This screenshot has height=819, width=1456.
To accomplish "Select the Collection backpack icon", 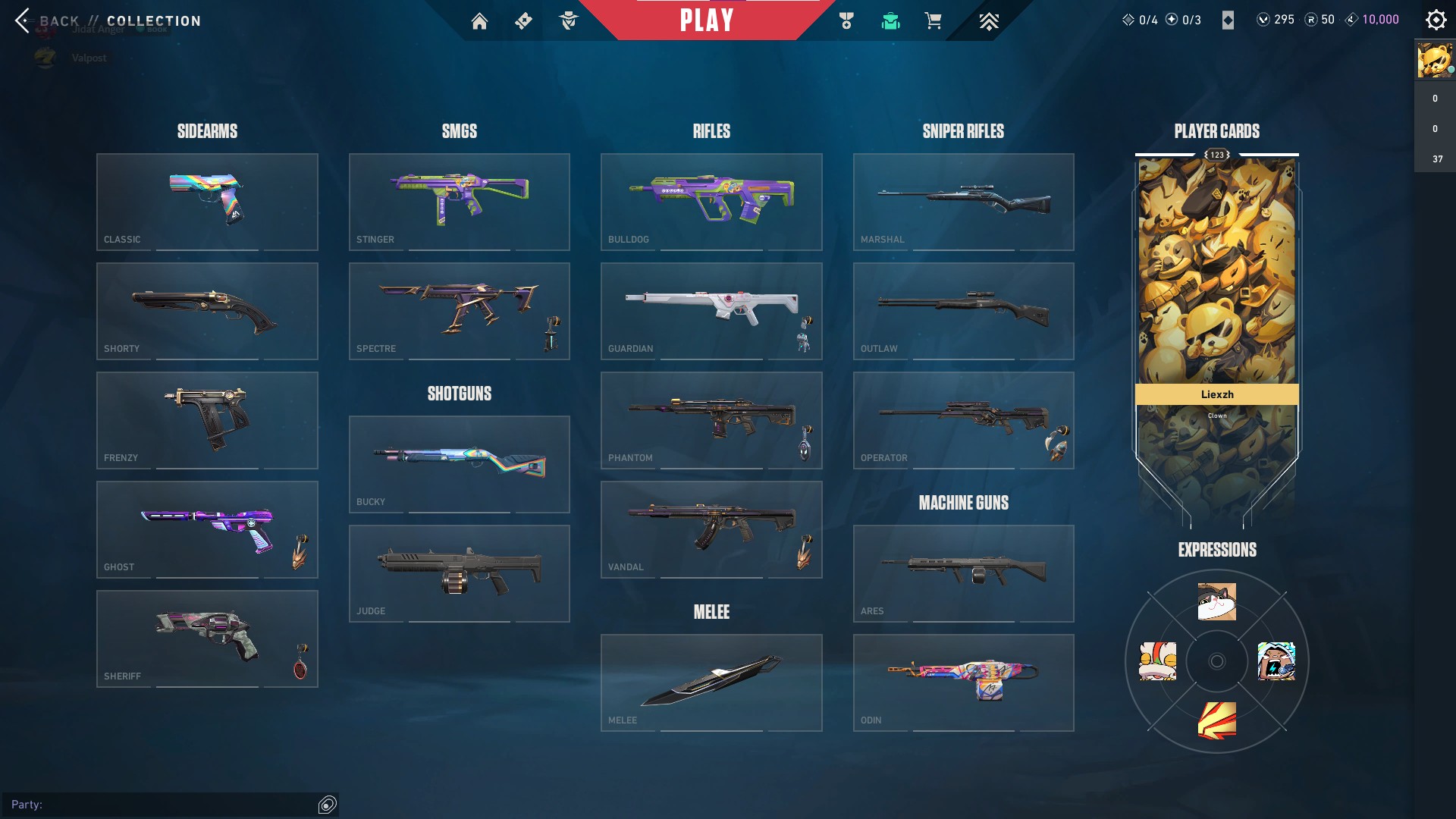I will 891,20.
